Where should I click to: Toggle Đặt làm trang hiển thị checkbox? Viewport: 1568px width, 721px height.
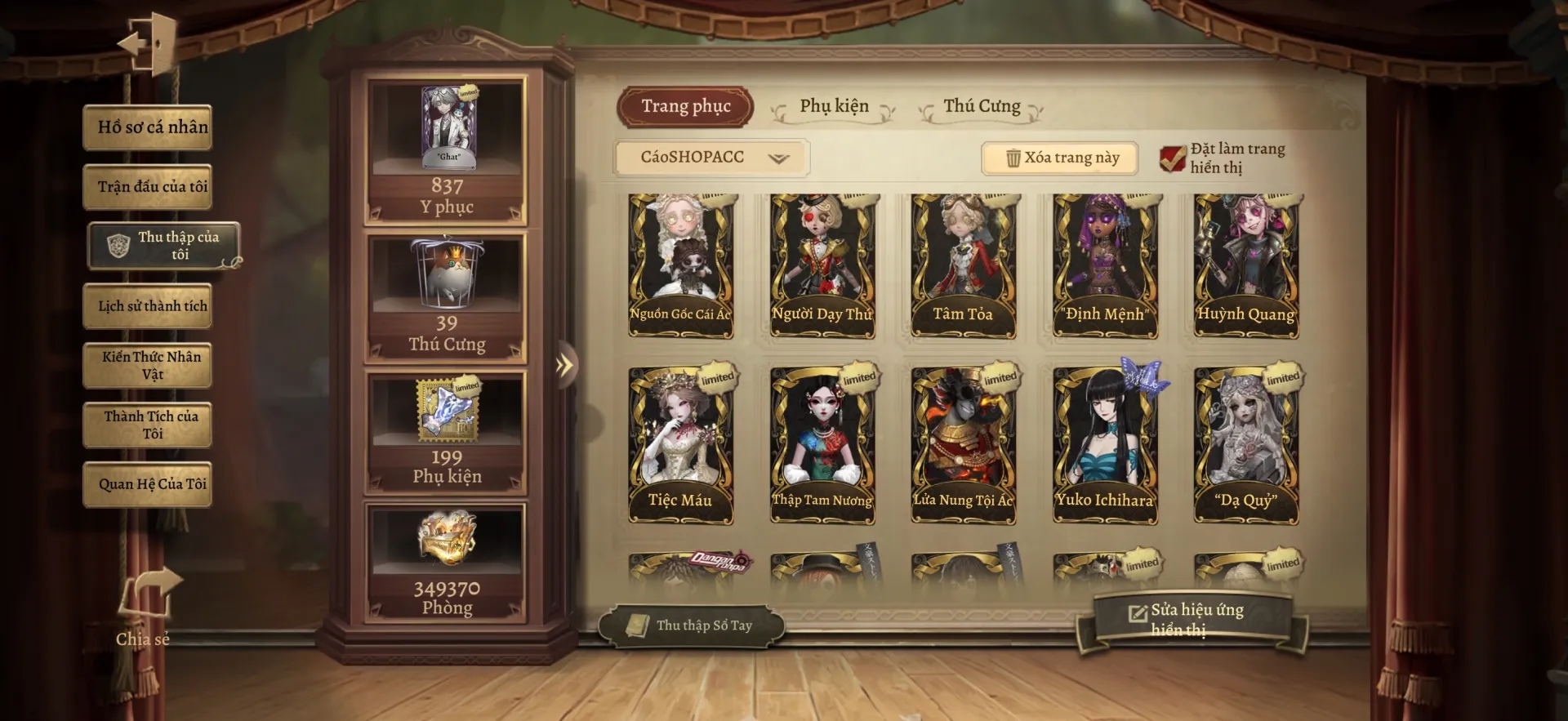1173,158
